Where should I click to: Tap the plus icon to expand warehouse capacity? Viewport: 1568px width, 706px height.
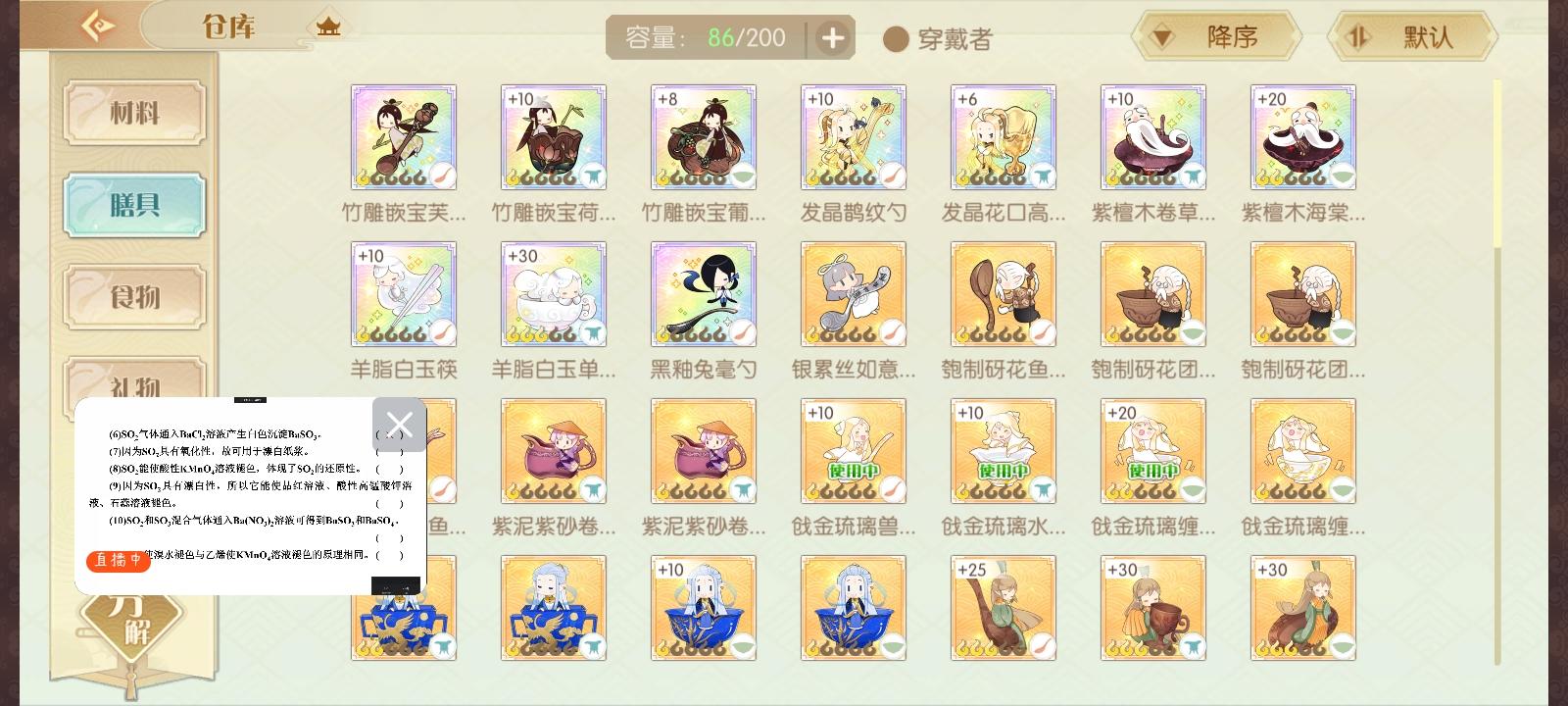(832, 37)
